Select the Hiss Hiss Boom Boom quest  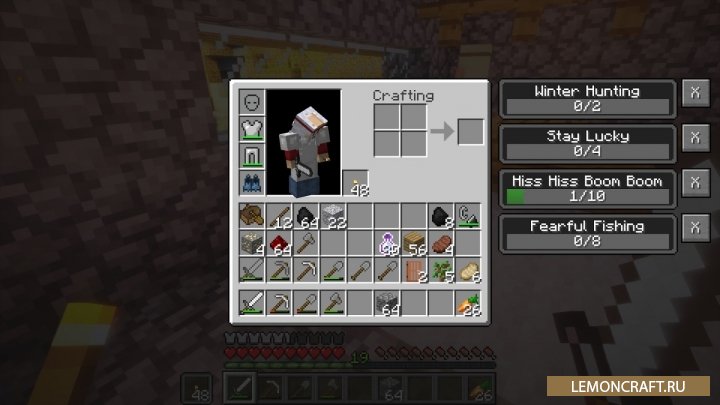[588, 185]
